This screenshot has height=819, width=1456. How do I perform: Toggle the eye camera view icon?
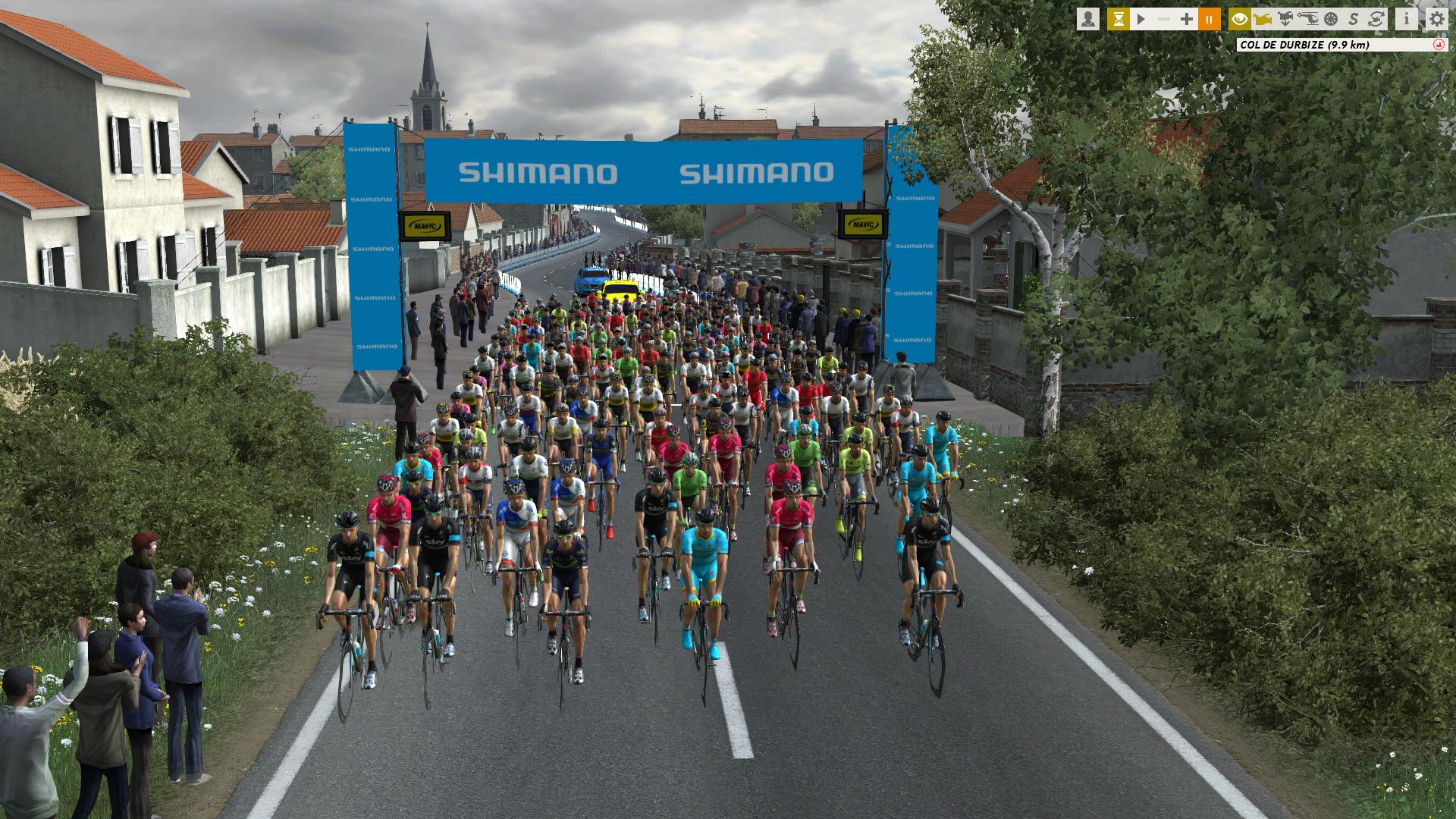(1240, 19)
